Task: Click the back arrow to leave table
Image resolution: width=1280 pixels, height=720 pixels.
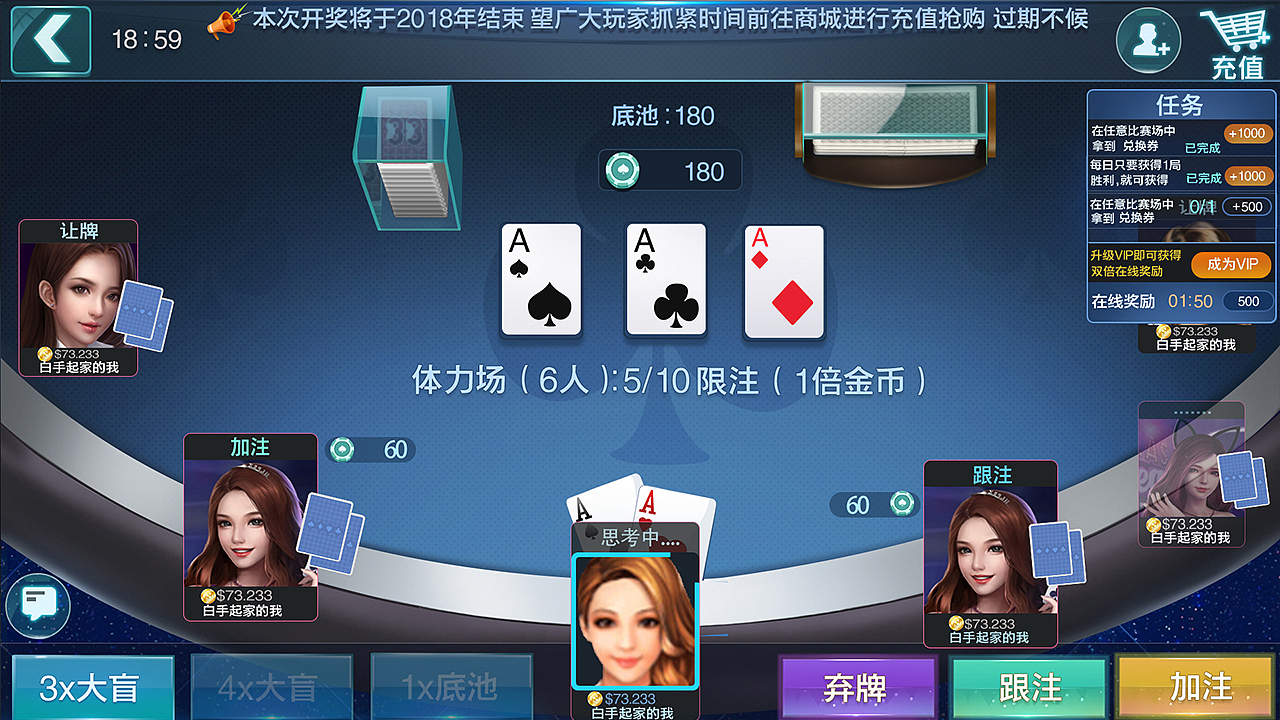Action: [x=48, y=40]
